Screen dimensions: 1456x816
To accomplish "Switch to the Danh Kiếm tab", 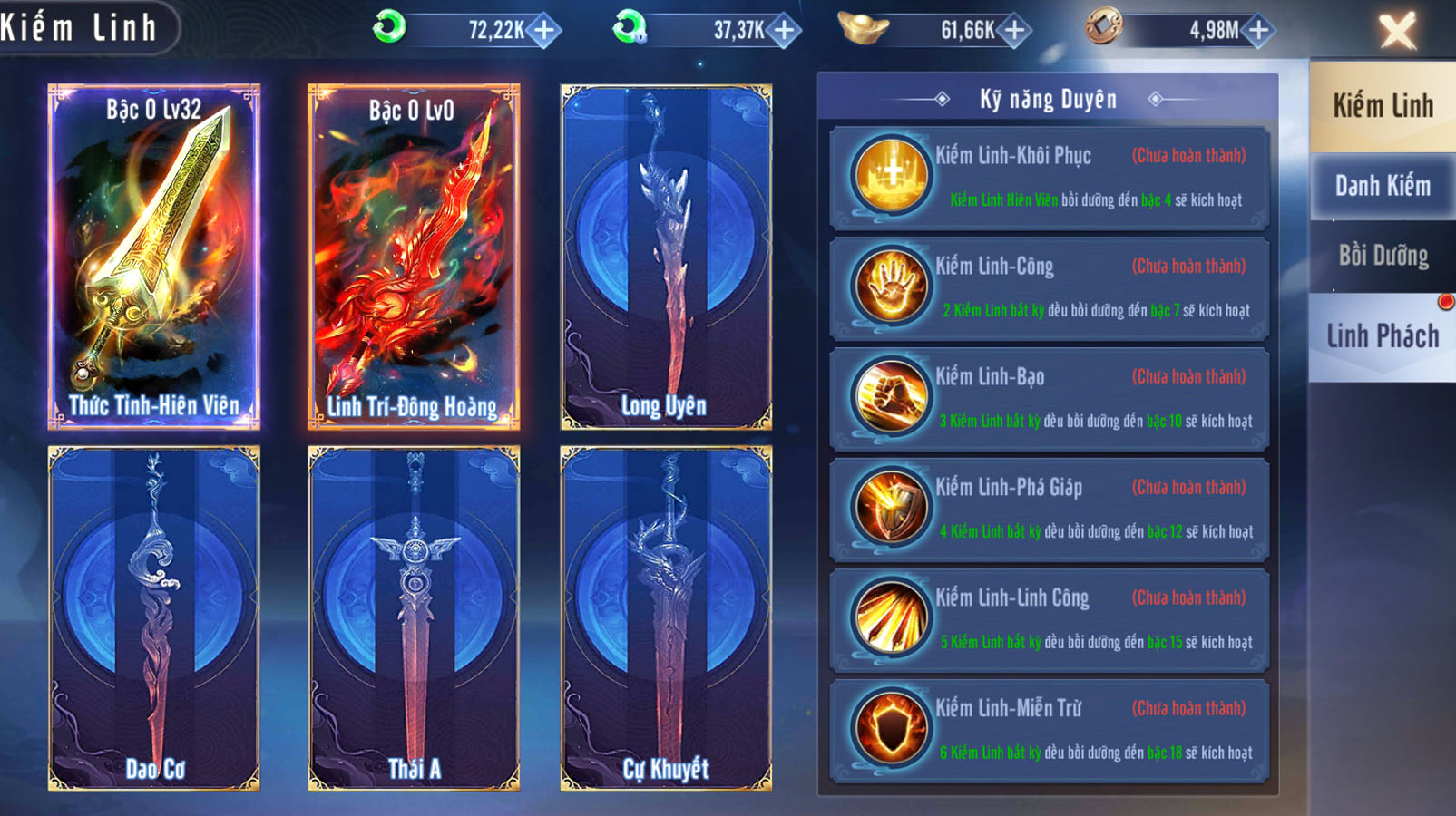I will [1383, 184].
